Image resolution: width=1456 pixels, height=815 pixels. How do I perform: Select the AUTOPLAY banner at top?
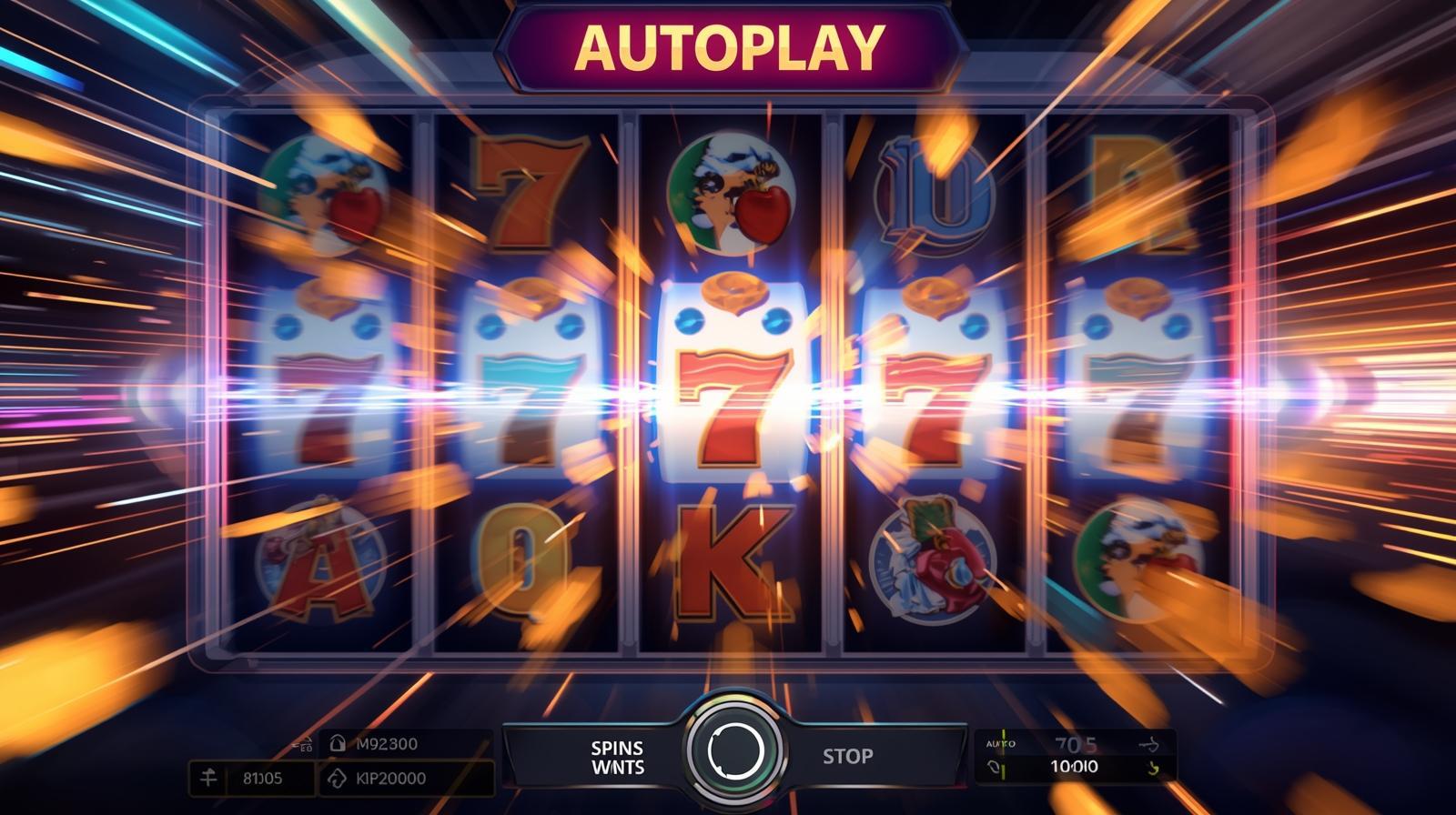point(730,47)
